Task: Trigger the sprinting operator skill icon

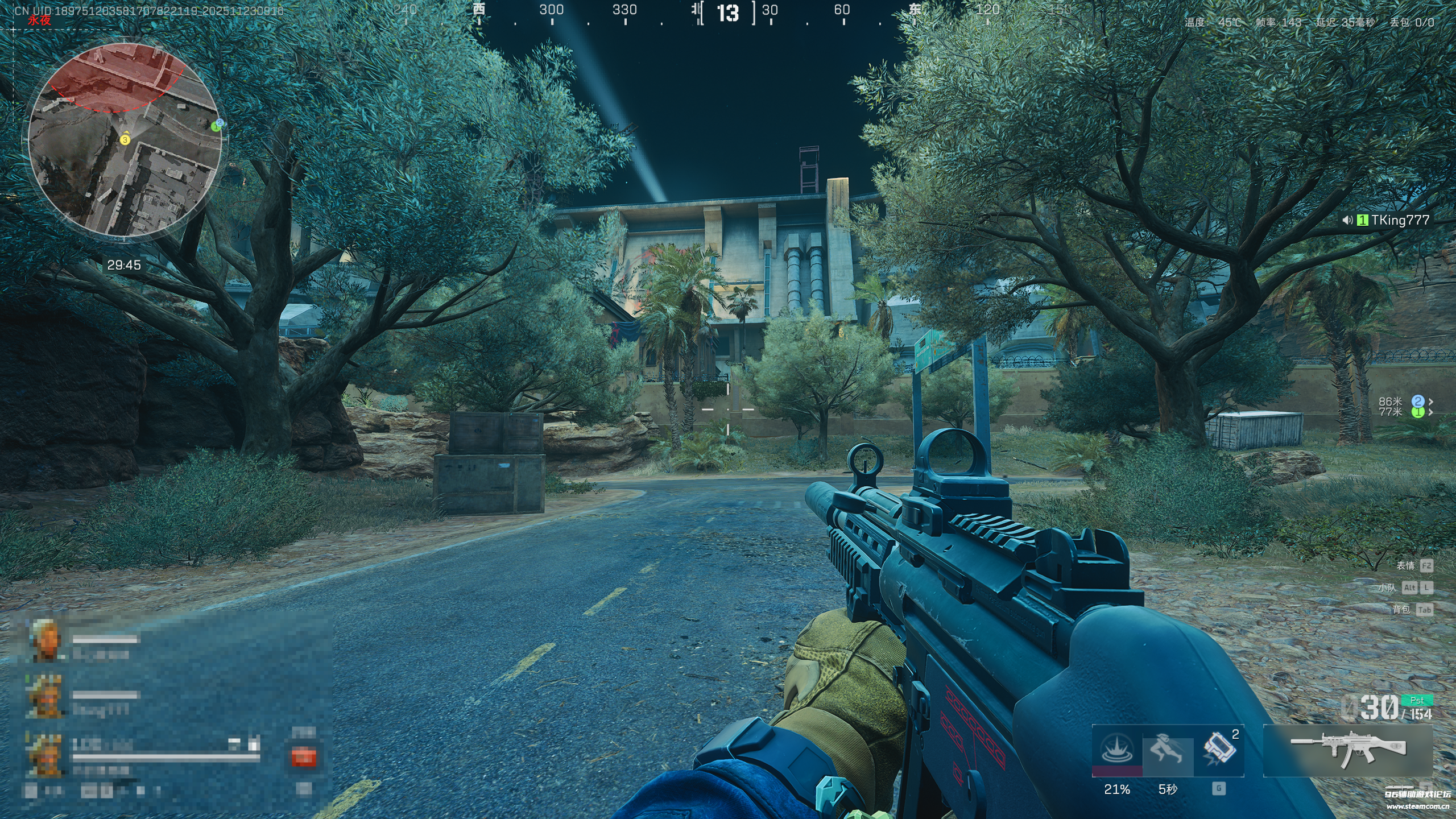Action: (x=1168, y=750)
